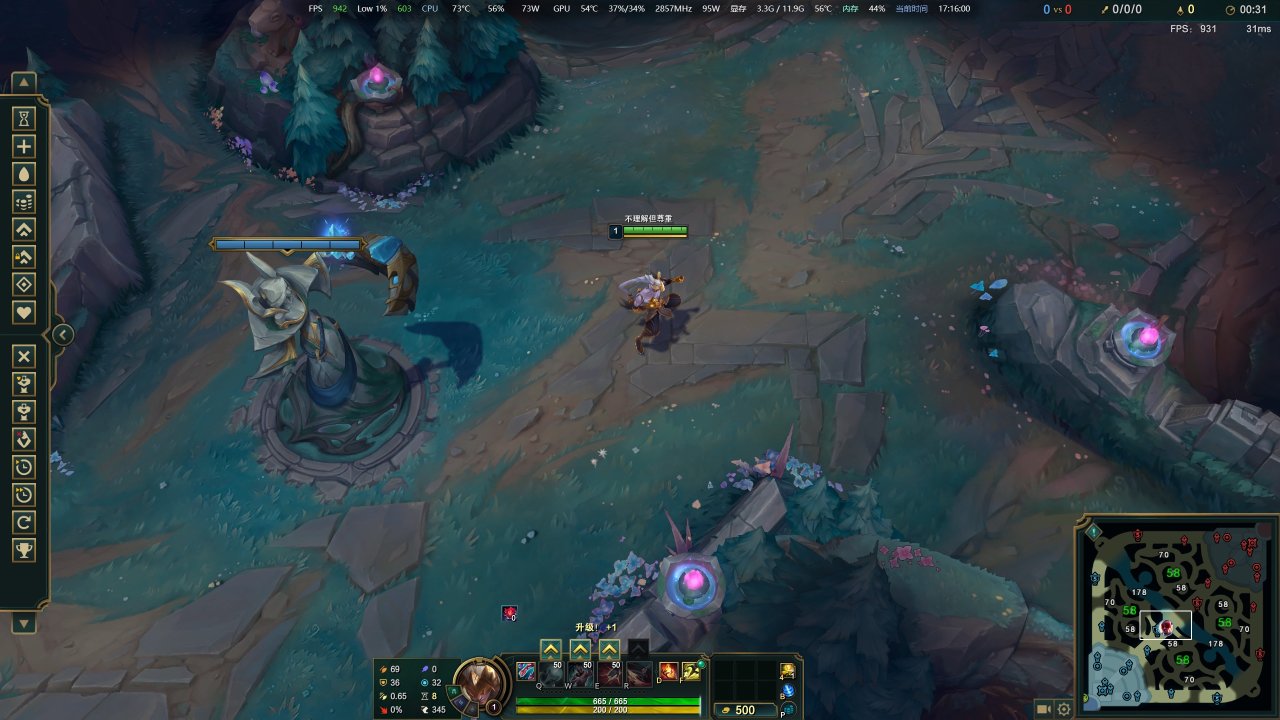Select the X tool in the left panel
Viewport: 1280px width, 720px height.
(x=24, y=357)
